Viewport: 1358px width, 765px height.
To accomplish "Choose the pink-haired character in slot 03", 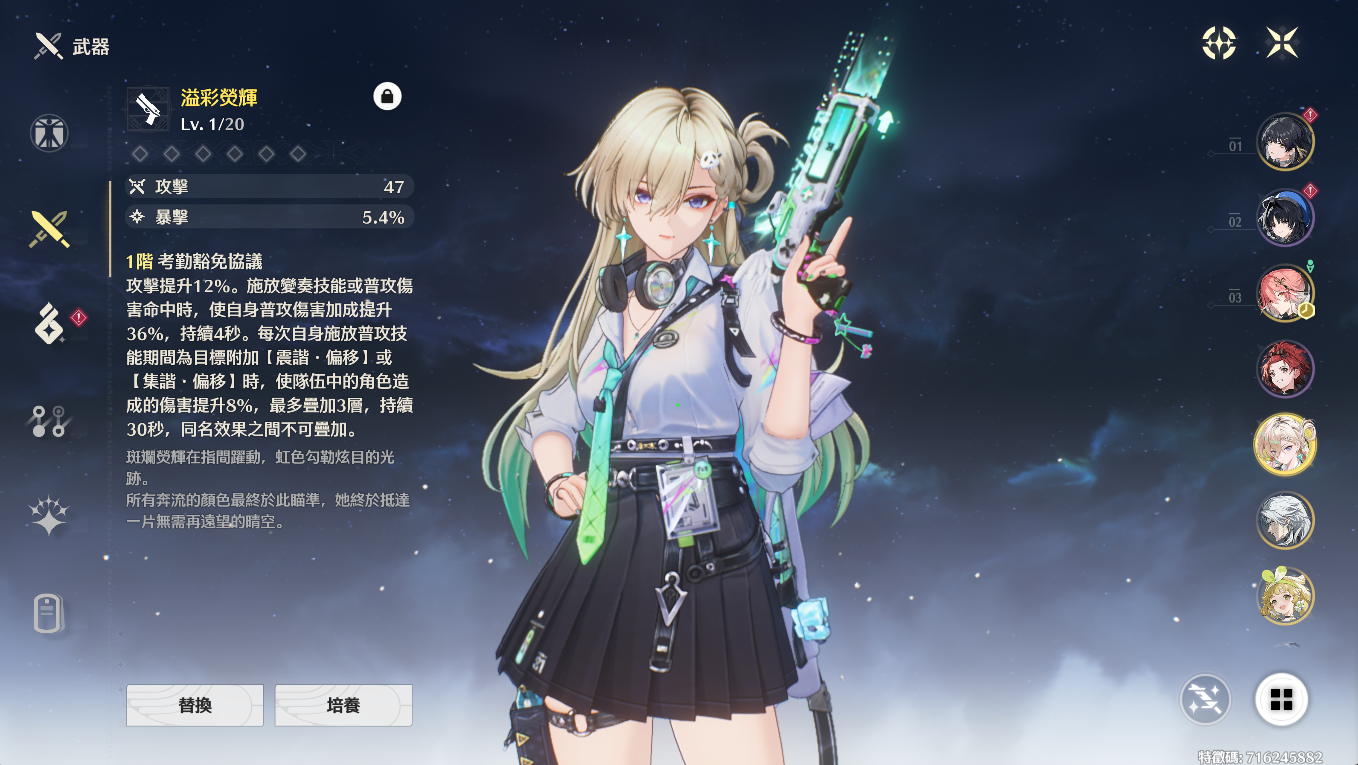I will pos(1284,294).
